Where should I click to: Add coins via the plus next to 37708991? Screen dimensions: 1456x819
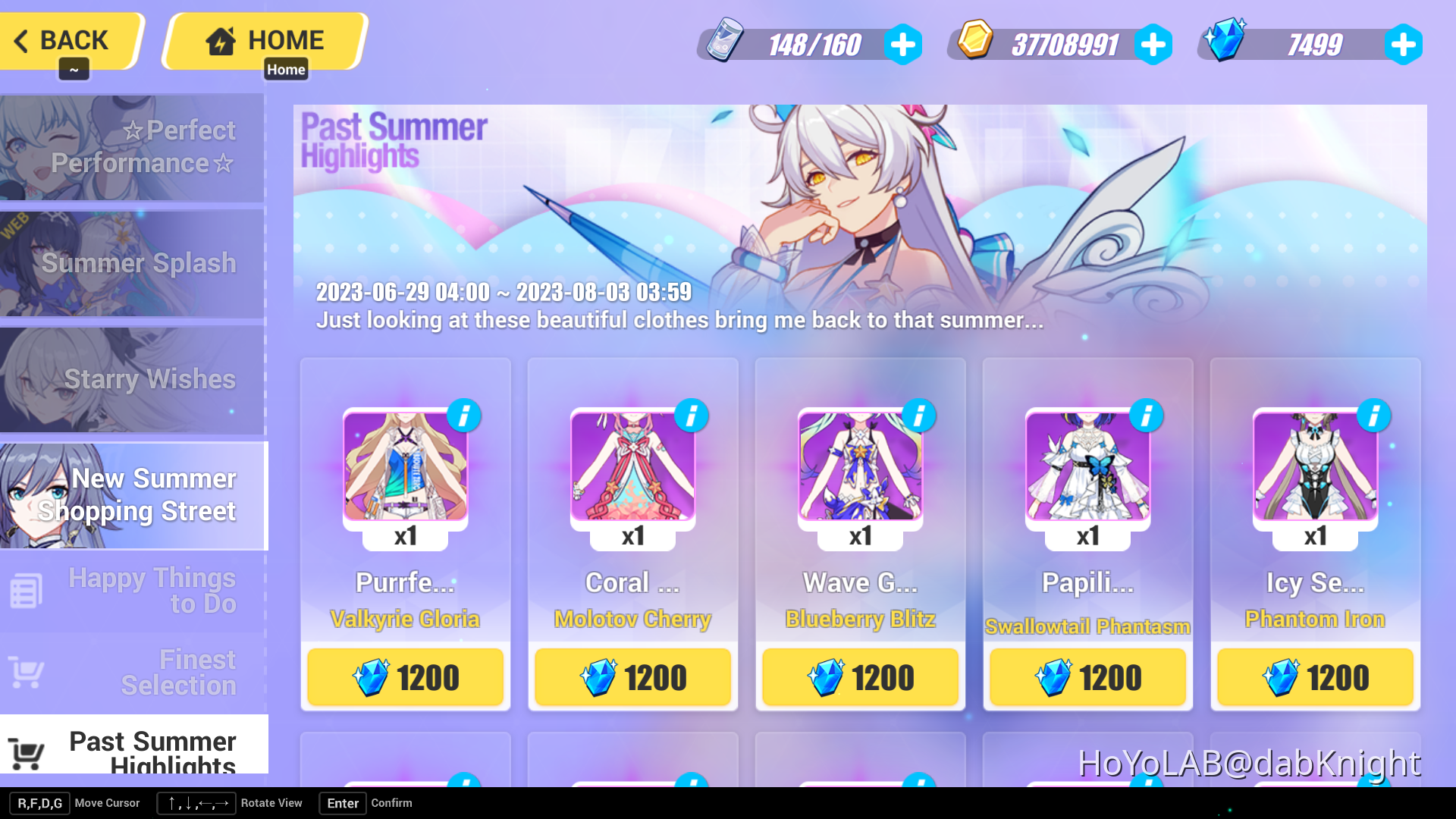click(x=1153, y=44)
